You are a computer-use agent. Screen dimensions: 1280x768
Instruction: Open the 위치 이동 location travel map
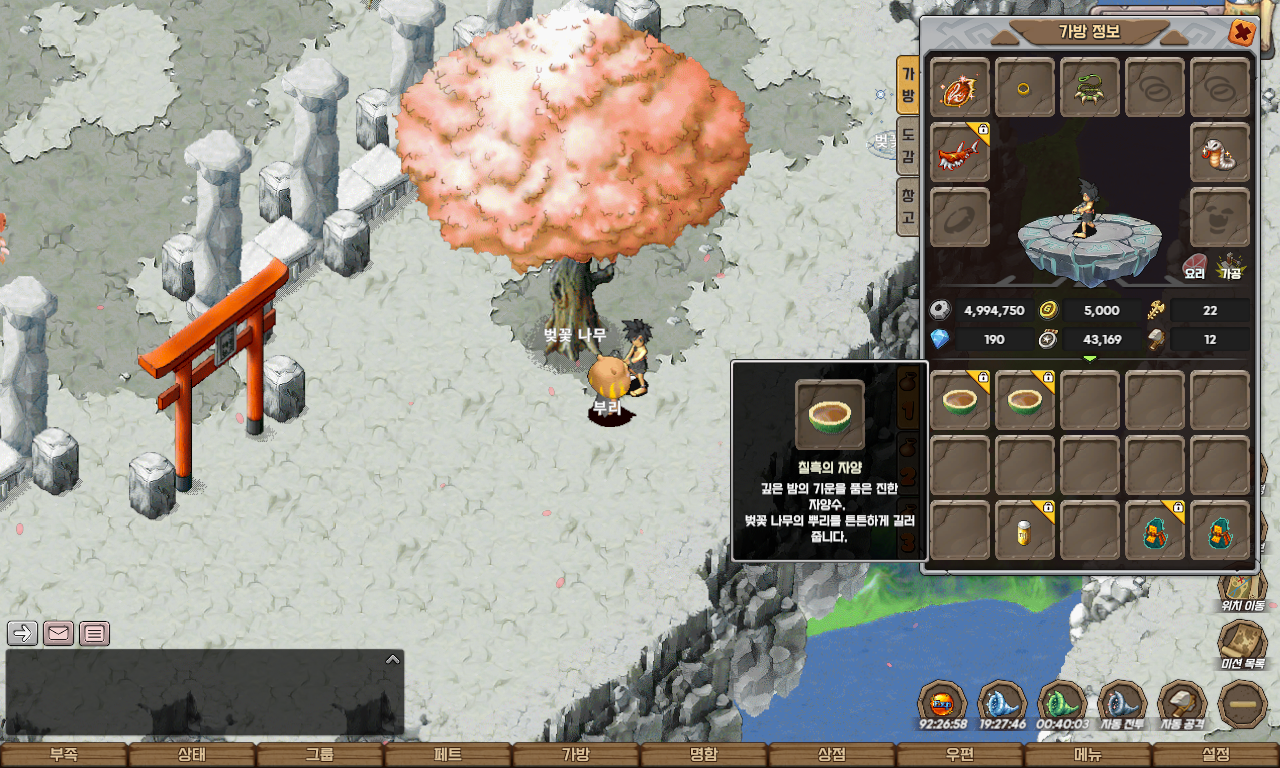(x=1242, y=588)
